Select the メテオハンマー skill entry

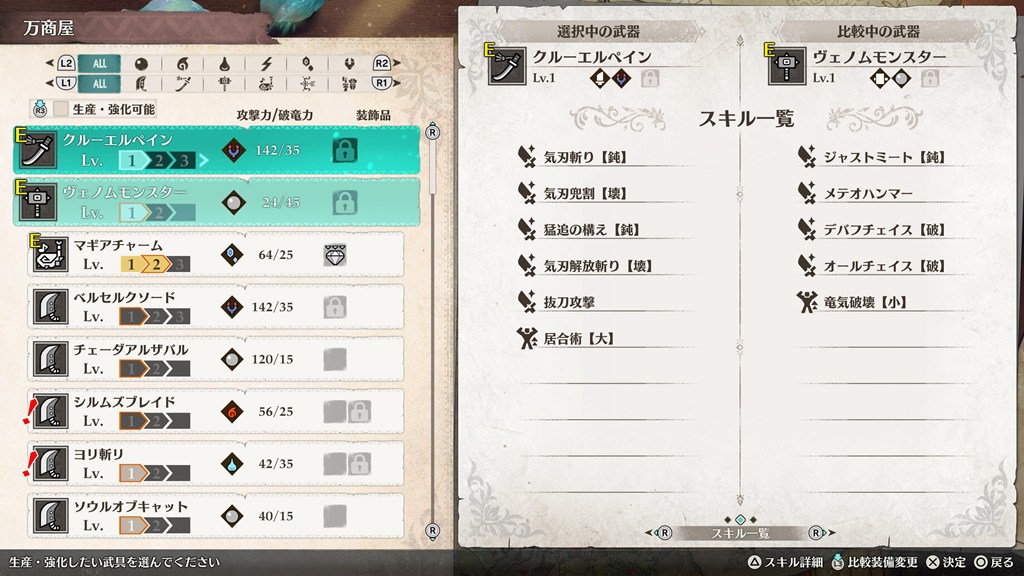click(868, 193)
